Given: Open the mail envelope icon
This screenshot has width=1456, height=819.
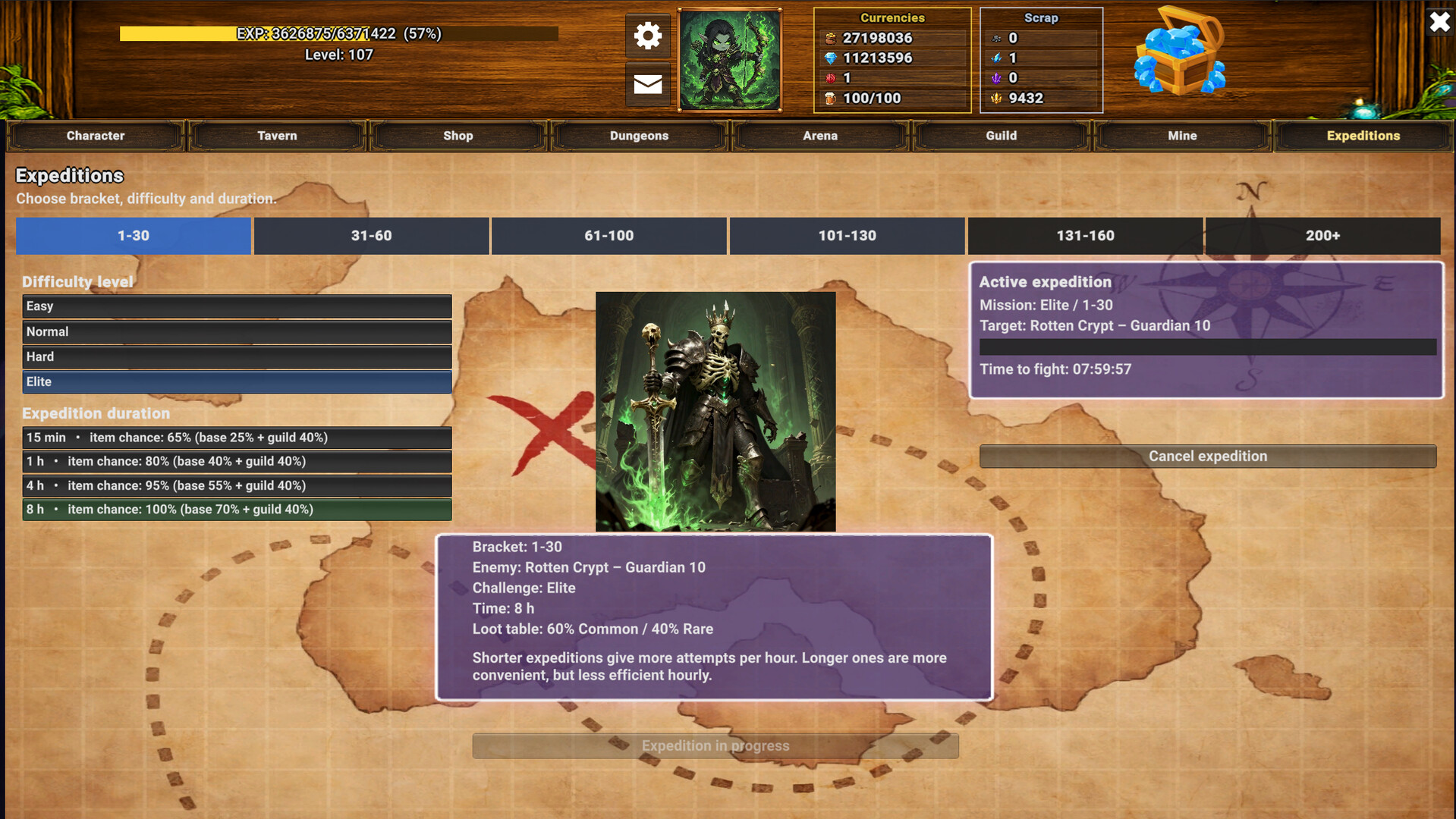Looking at the screenshot, I should (646, 85).
